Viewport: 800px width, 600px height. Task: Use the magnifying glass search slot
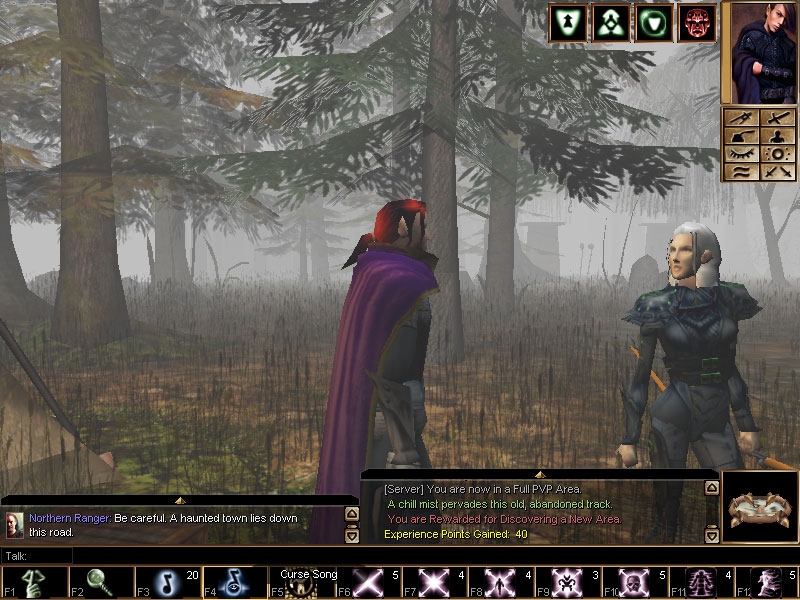click(97, 583)
